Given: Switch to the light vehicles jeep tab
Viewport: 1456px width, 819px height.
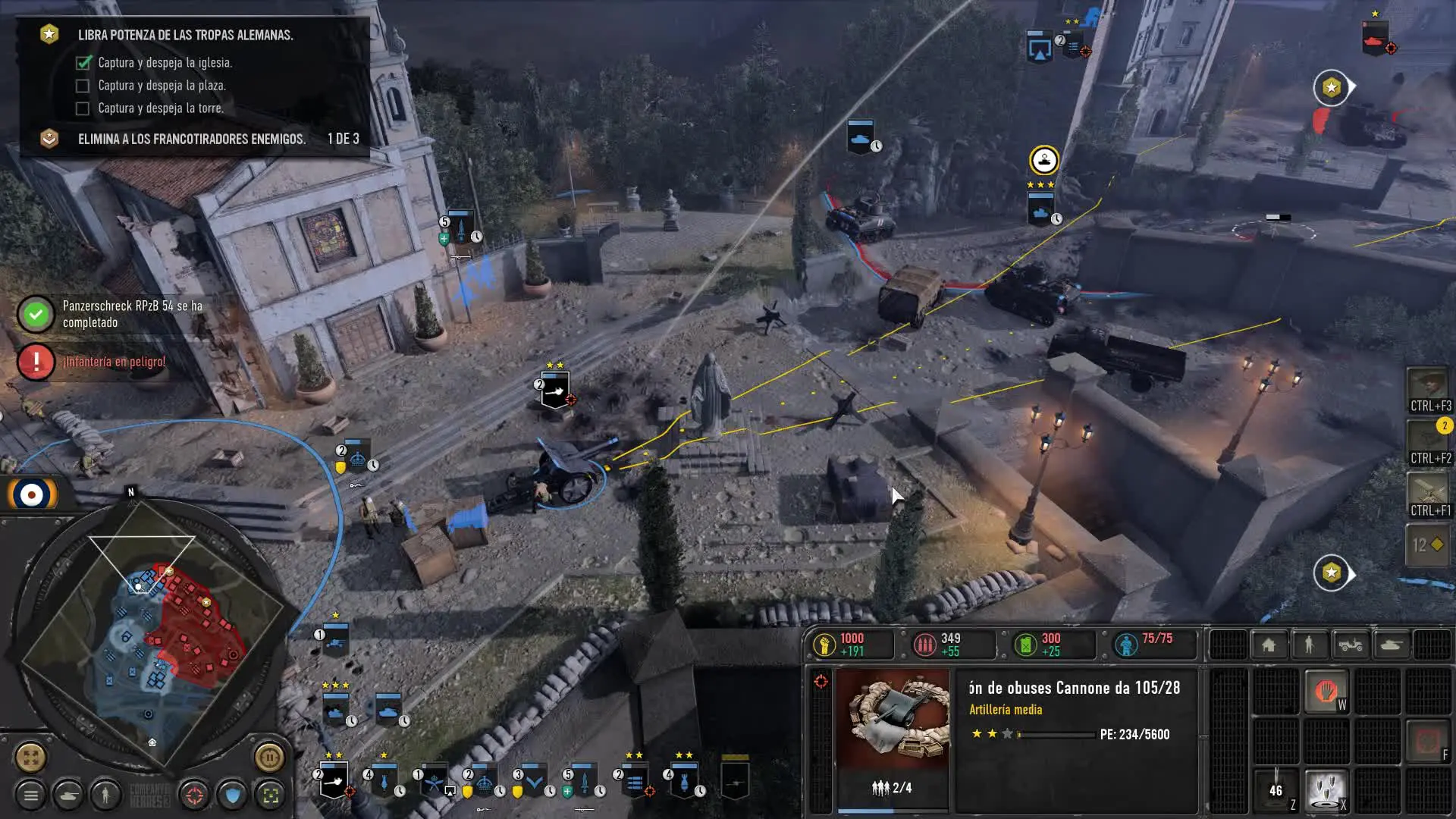Looking at the screenshot, I should 1350,645.
